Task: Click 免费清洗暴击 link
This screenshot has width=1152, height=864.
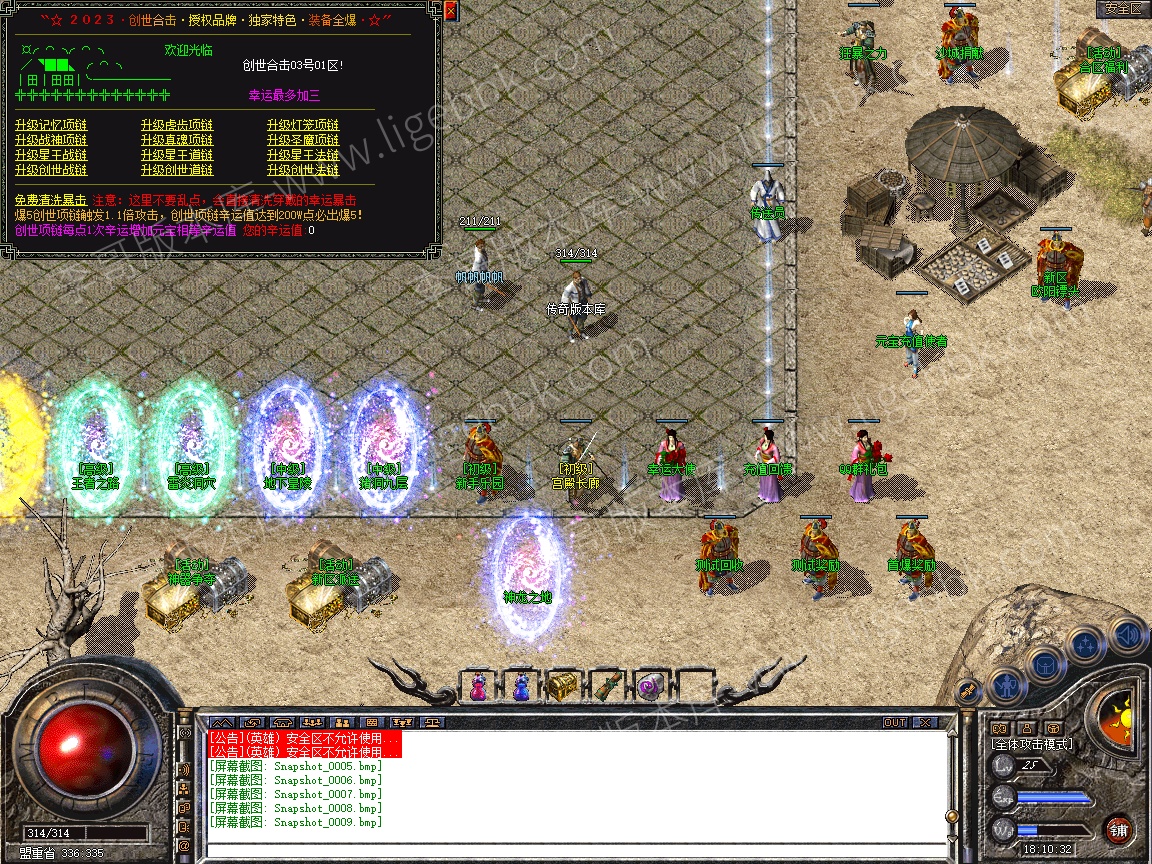Action: [51, 200]
